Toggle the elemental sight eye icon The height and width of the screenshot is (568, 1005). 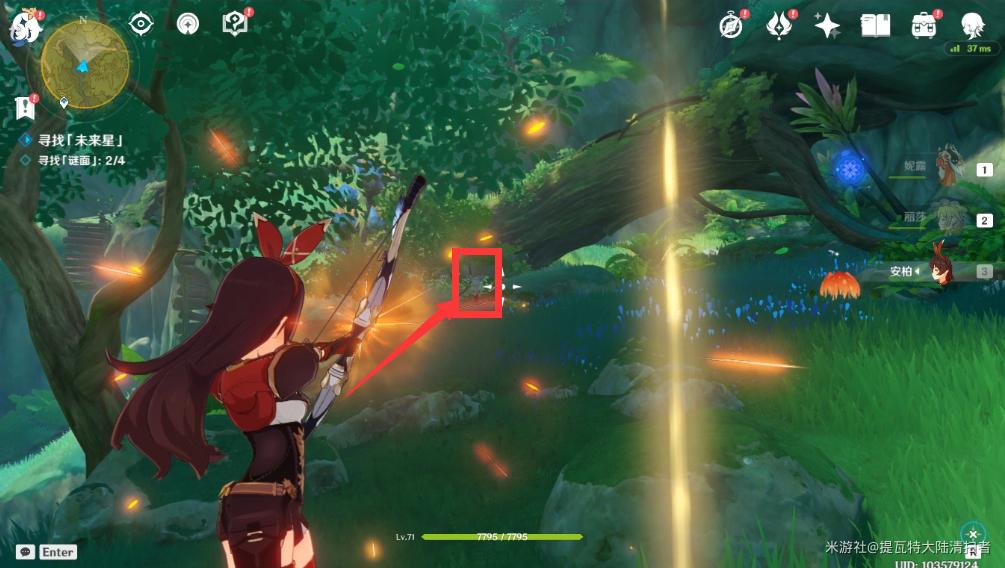pos(141,24)
